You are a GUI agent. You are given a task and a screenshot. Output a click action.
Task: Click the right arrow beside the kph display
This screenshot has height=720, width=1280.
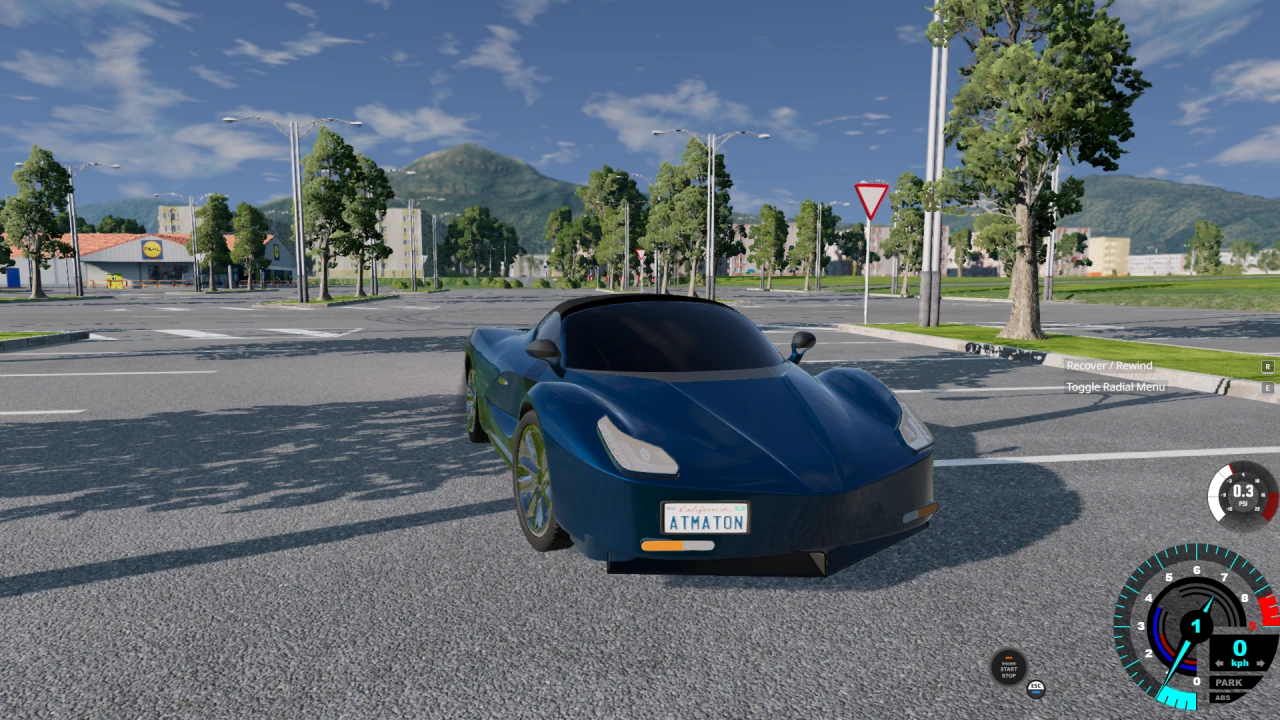tap(1259, 662)
